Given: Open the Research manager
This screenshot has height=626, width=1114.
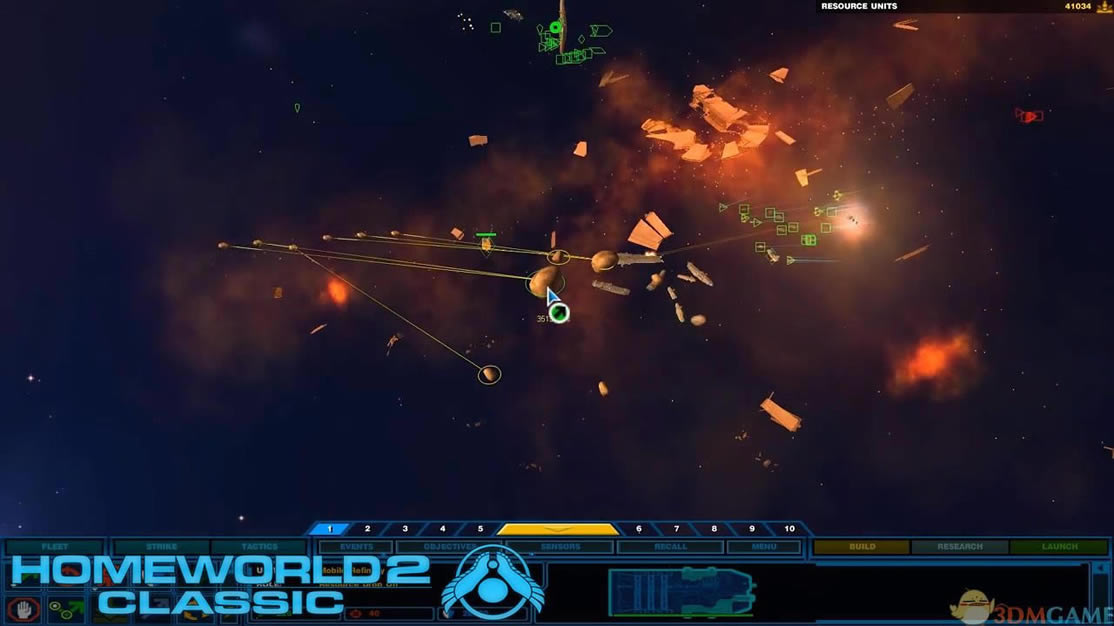Looking at the screenshot, I should pyautogui.click(x=958, y=547).
